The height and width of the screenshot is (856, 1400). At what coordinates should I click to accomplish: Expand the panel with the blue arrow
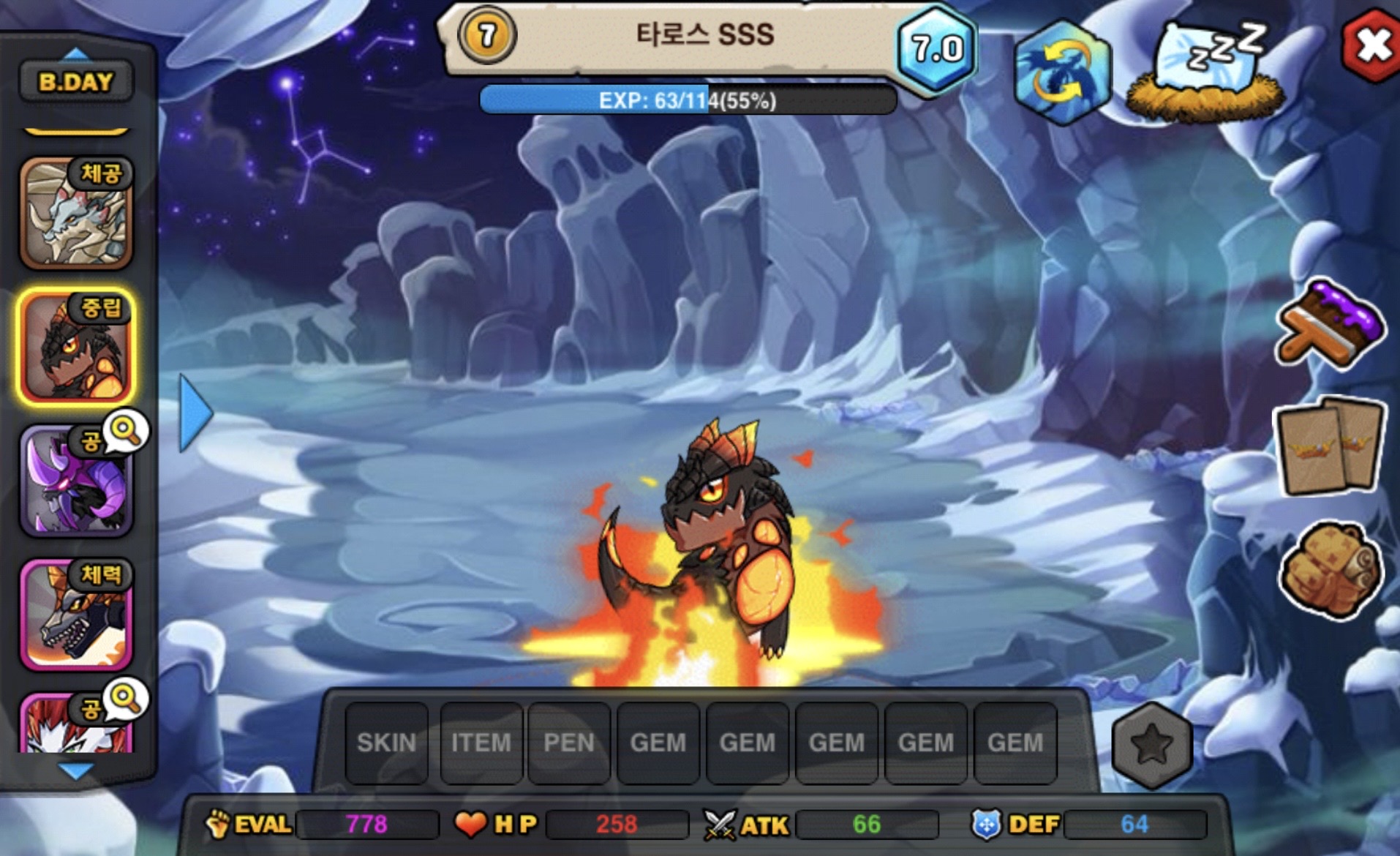pyautogui.click(x=195, y=412)
